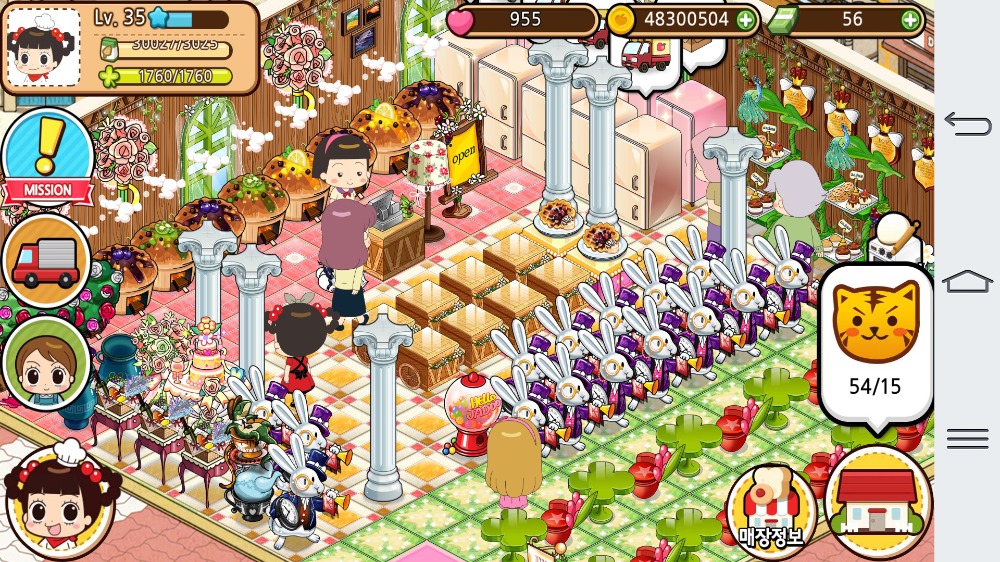Open the tiger cat 54/15 bubble
This screenshot has width=1000, height=562.
(x=875, y=343)
